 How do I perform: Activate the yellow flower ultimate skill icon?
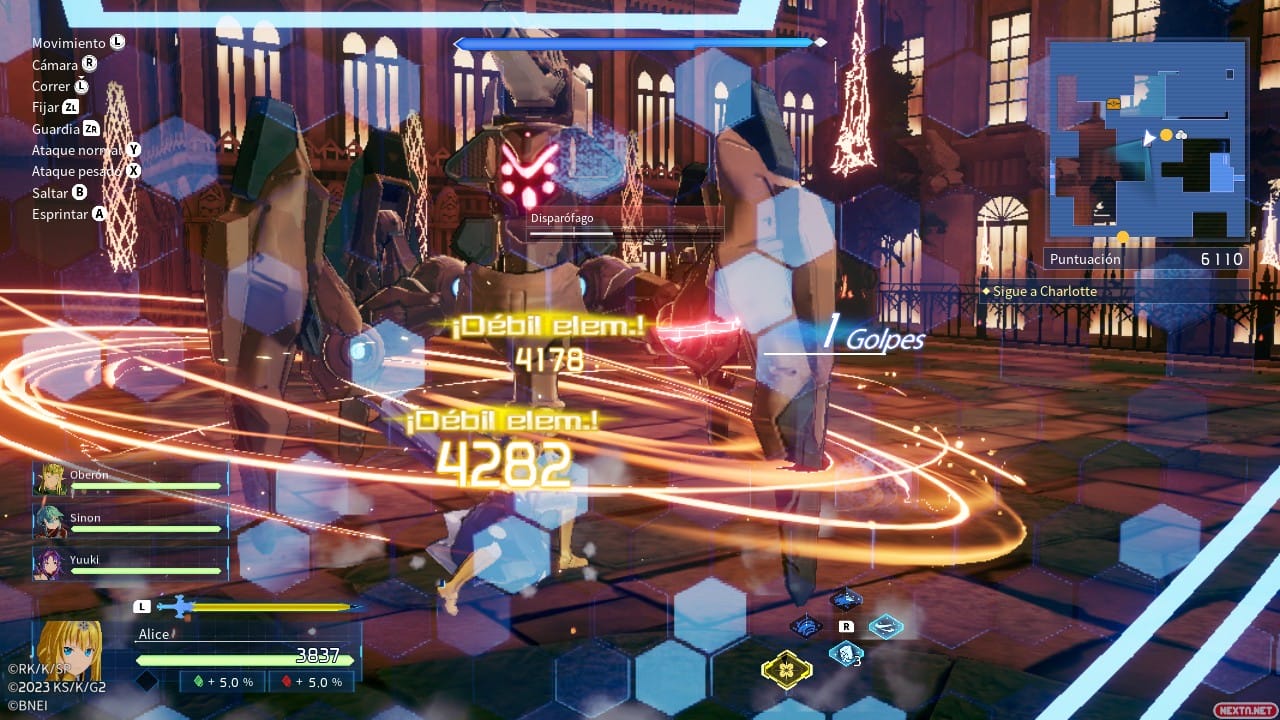[x=786, y=669]
